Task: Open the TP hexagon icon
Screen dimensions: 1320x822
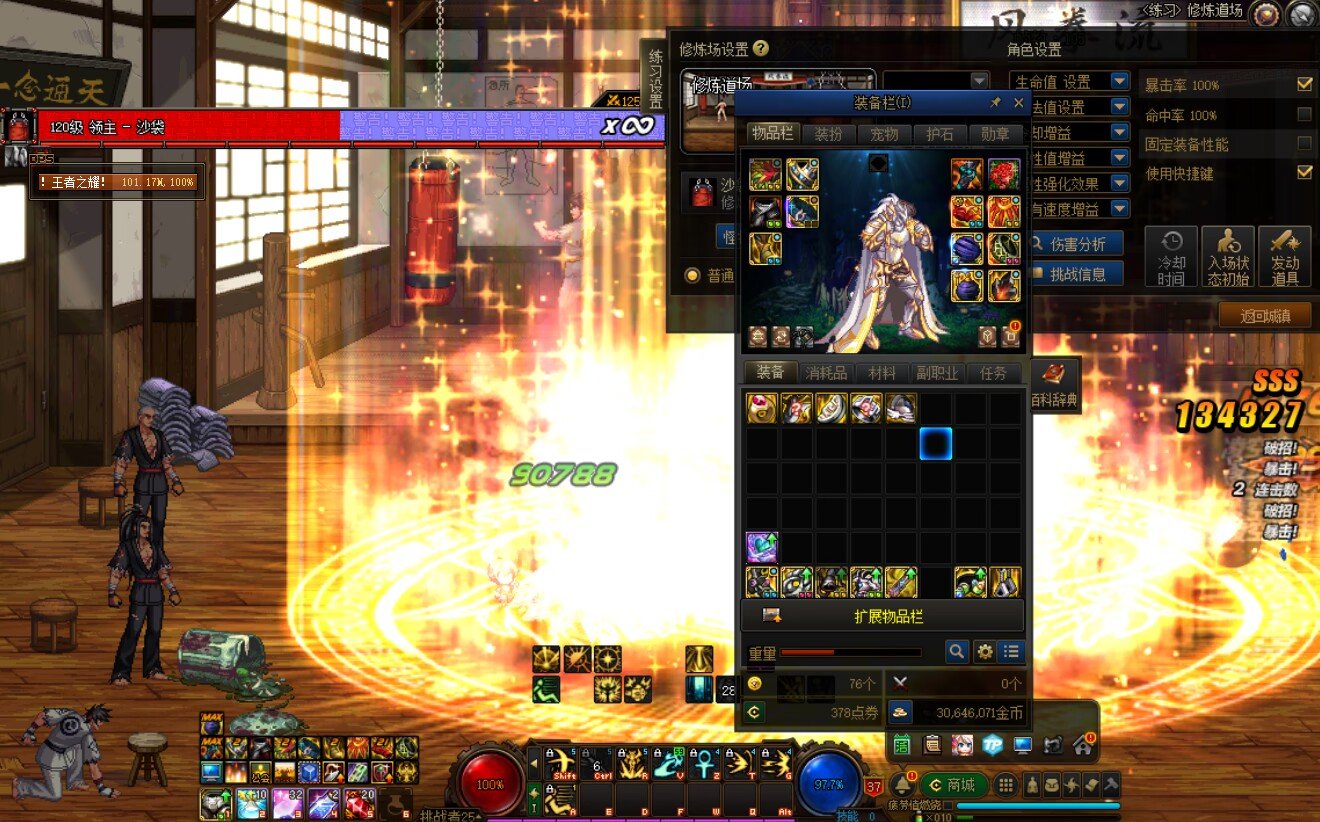Action: tap(992, 745)
